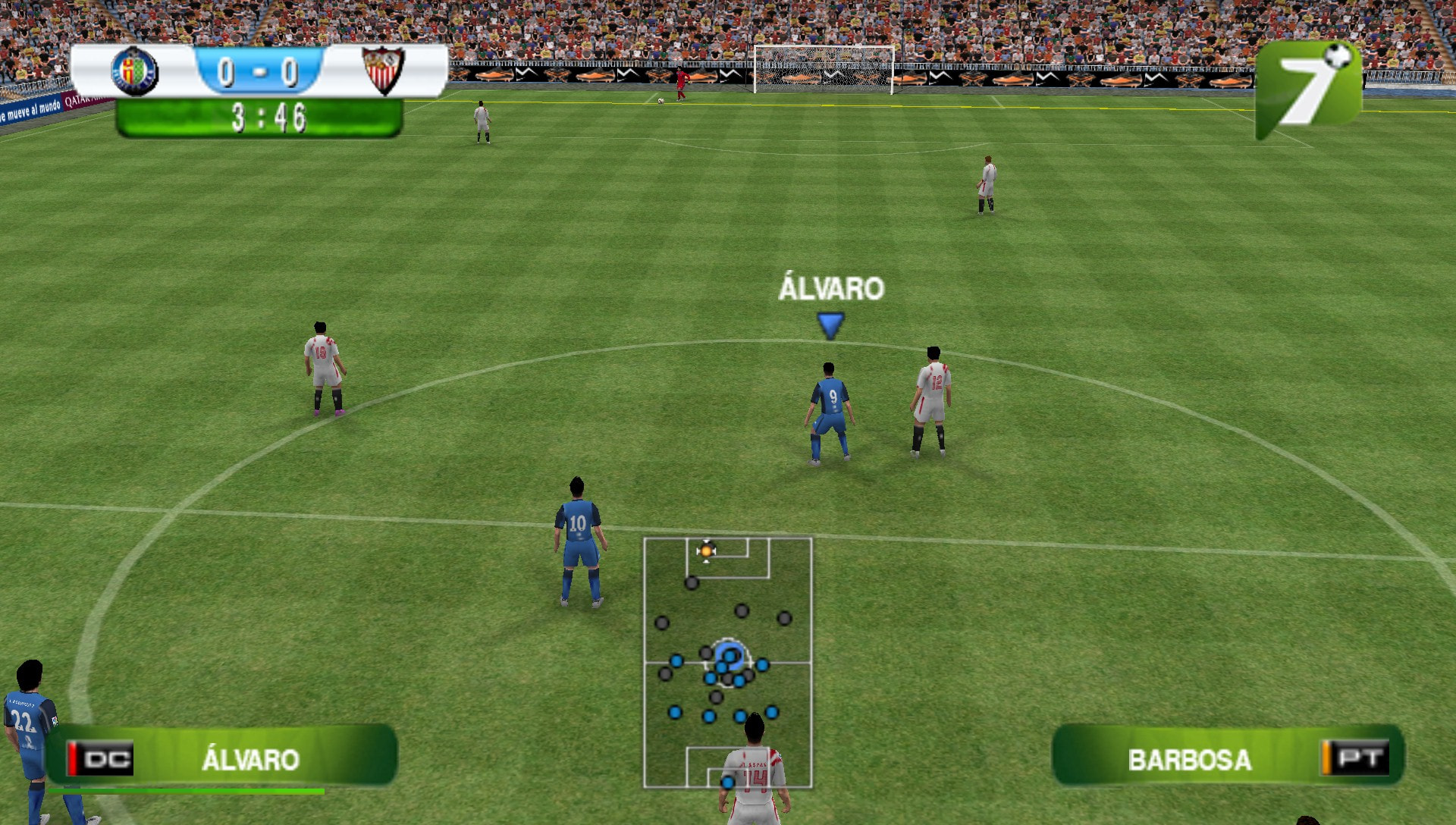
Task: Toggle selection of a gray Sevilla radar dot
Action: [x=692, y=584]
